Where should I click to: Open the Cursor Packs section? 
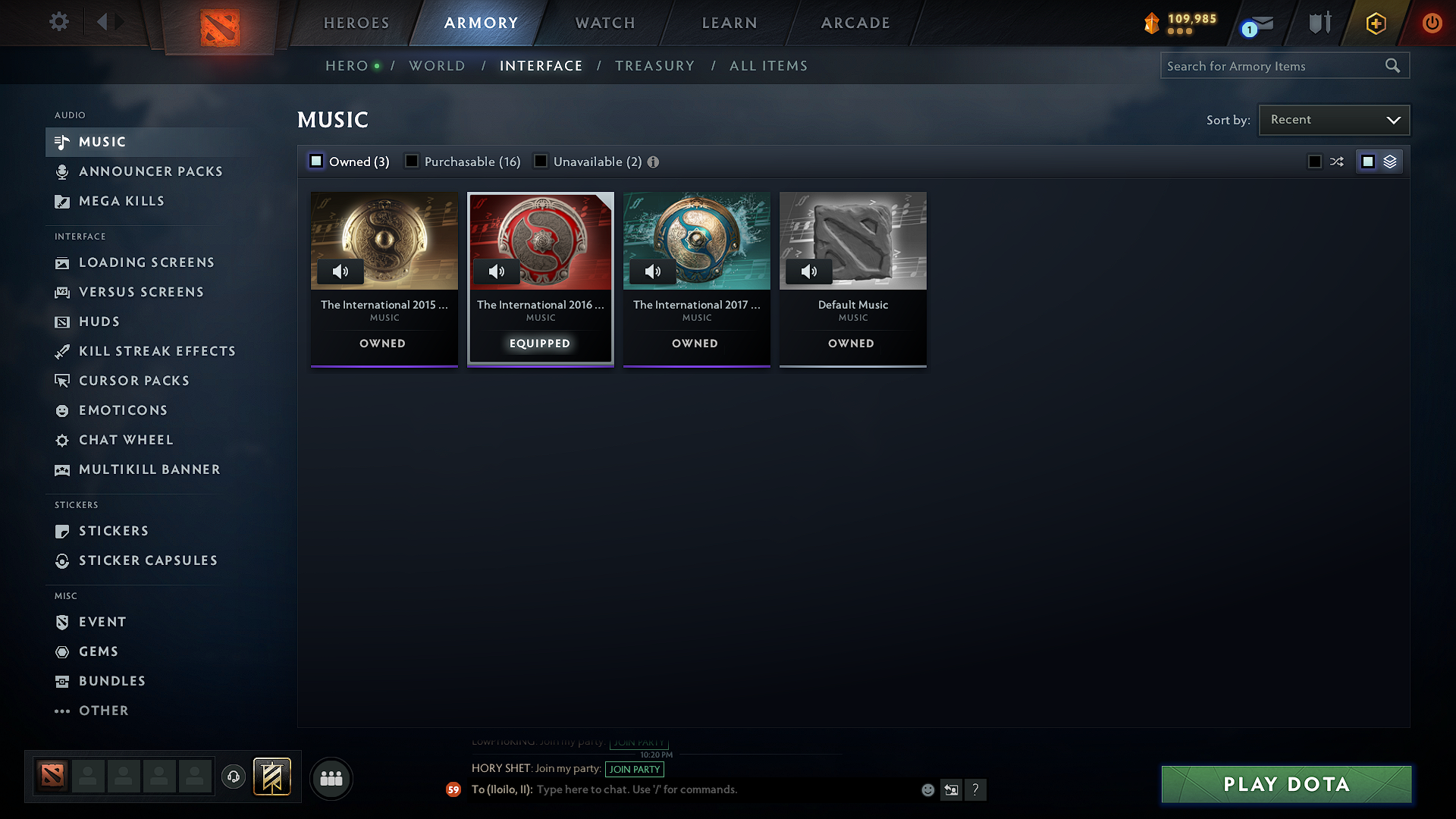[x=133, y=380]
